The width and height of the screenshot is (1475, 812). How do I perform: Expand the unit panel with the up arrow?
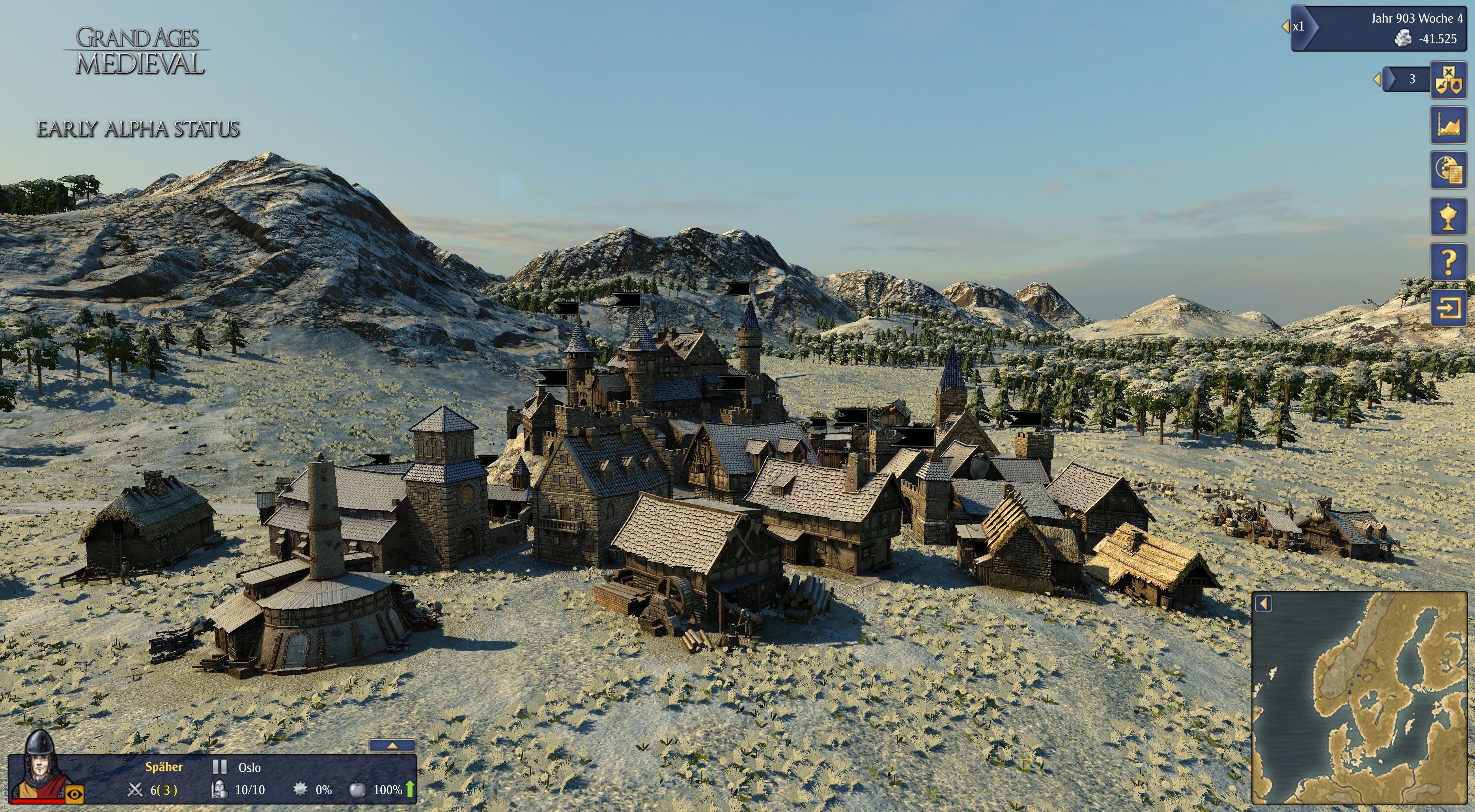(x=392, y=746)
